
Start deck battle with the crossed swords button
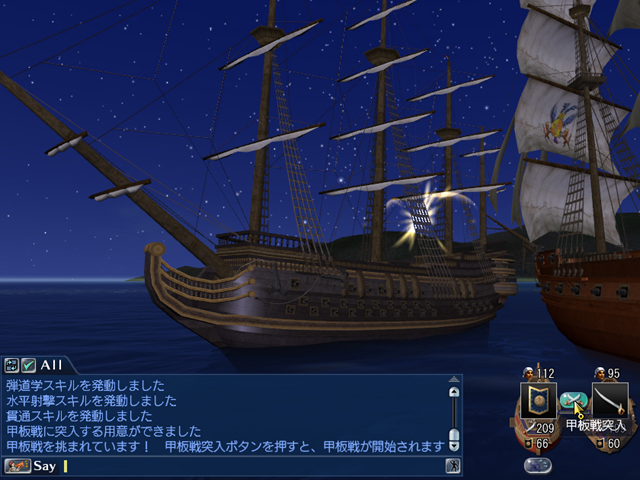pos(571,401)
